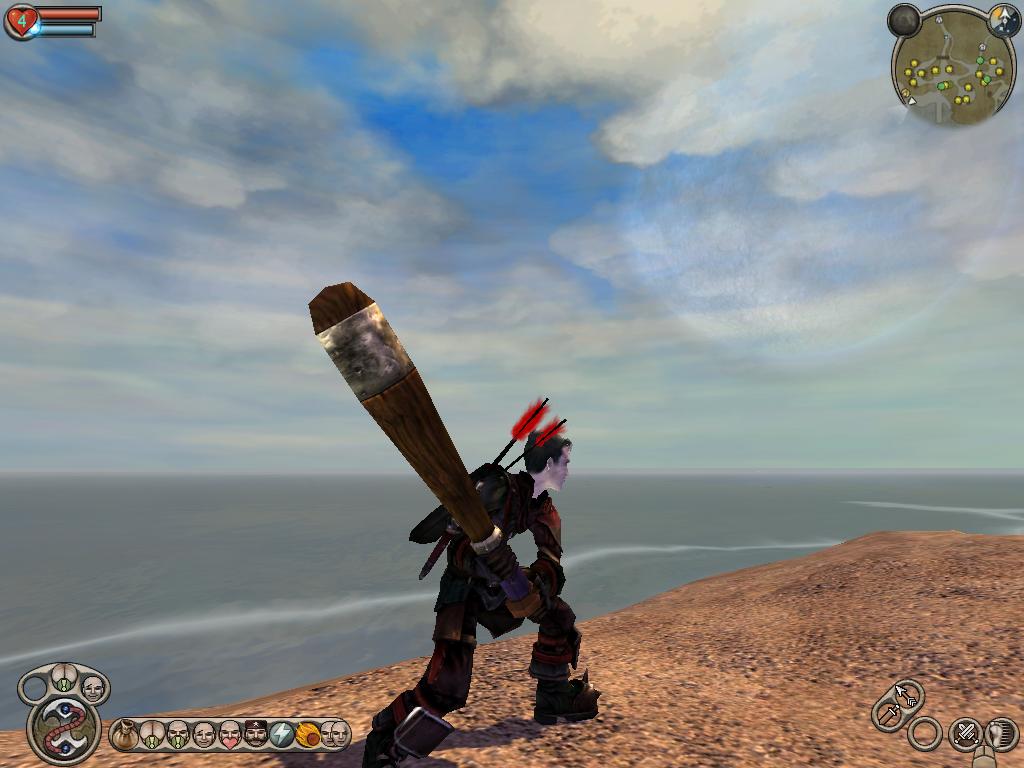Cast the fireball spell
1024x768 pixels.
308,735
